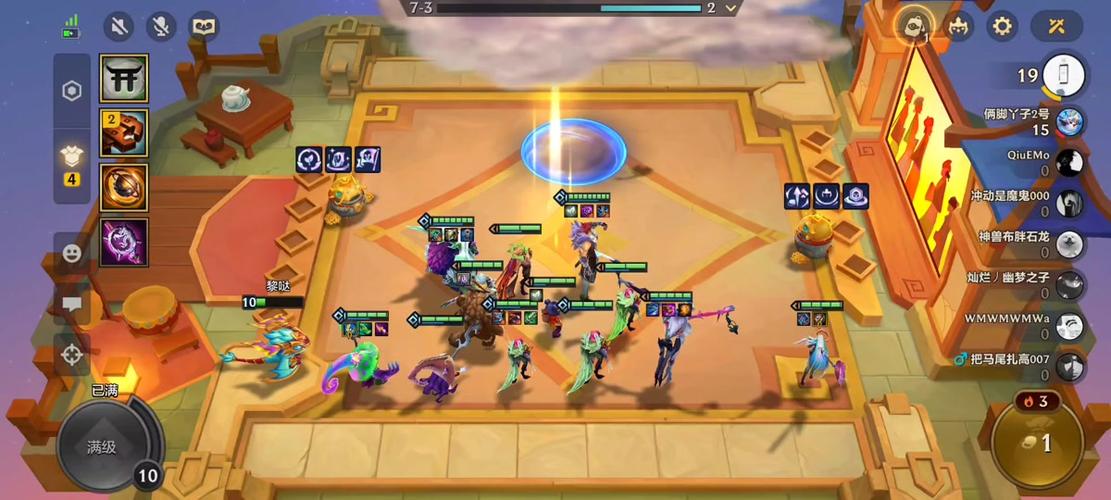Open the chat bubble button
The height and width of the screenshot is (500, 1111).
72,304
